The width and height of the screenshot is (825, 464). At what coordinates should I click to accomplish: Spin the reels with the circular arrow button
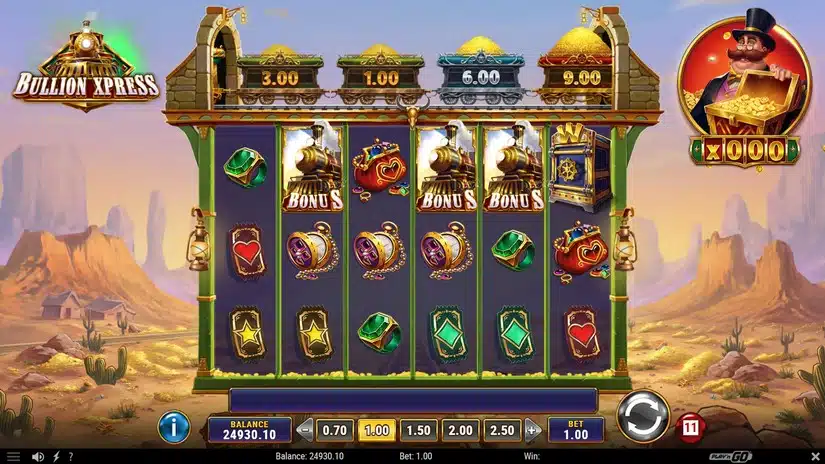coord(643,417)
